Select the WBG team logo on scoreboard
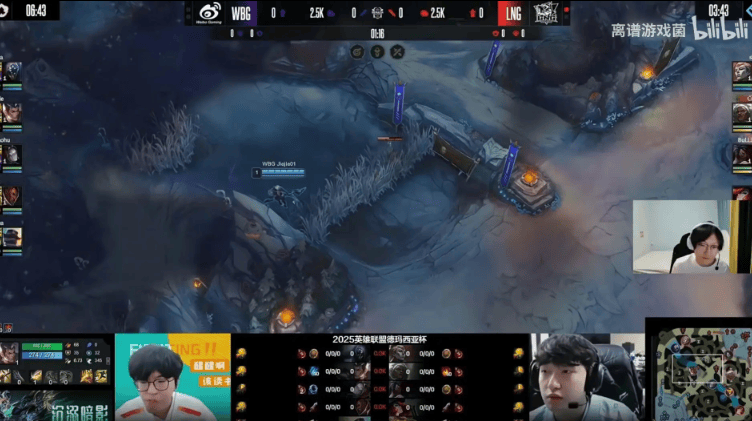The image size is (752, 421). tap(210, 13)
